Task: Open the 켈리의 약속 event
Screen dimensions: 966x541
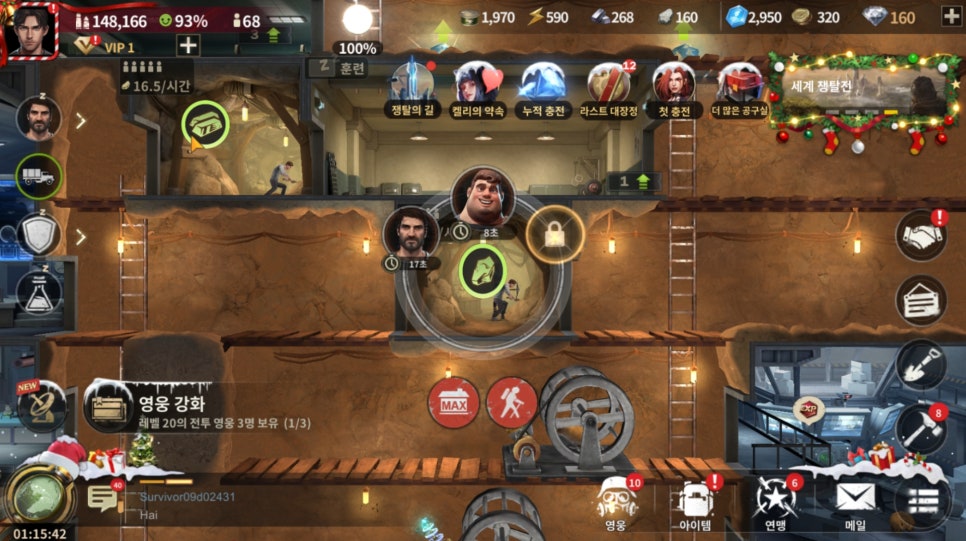Action: 476,88
